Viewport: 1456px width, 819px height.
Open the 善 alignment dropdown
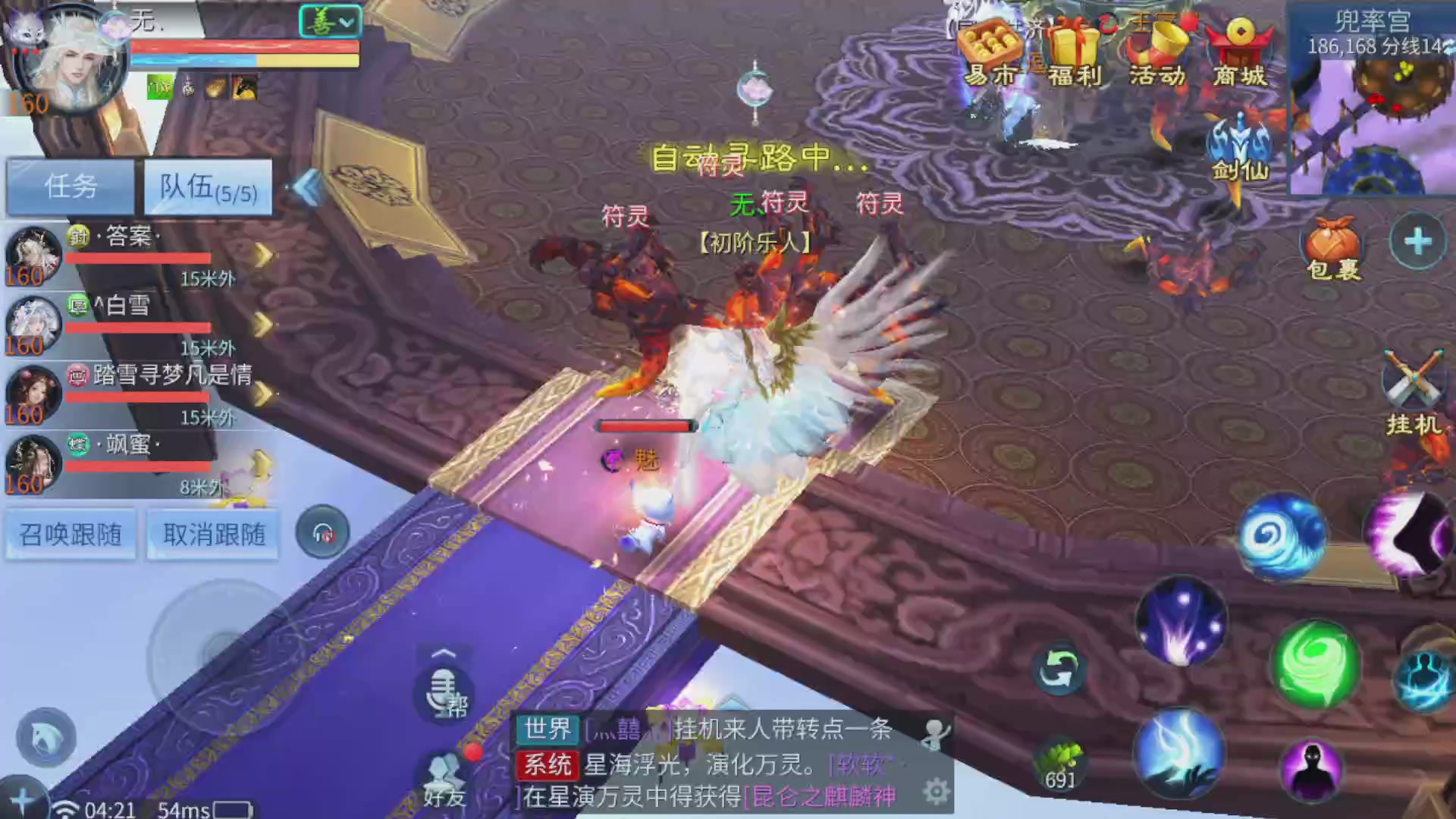331,21
